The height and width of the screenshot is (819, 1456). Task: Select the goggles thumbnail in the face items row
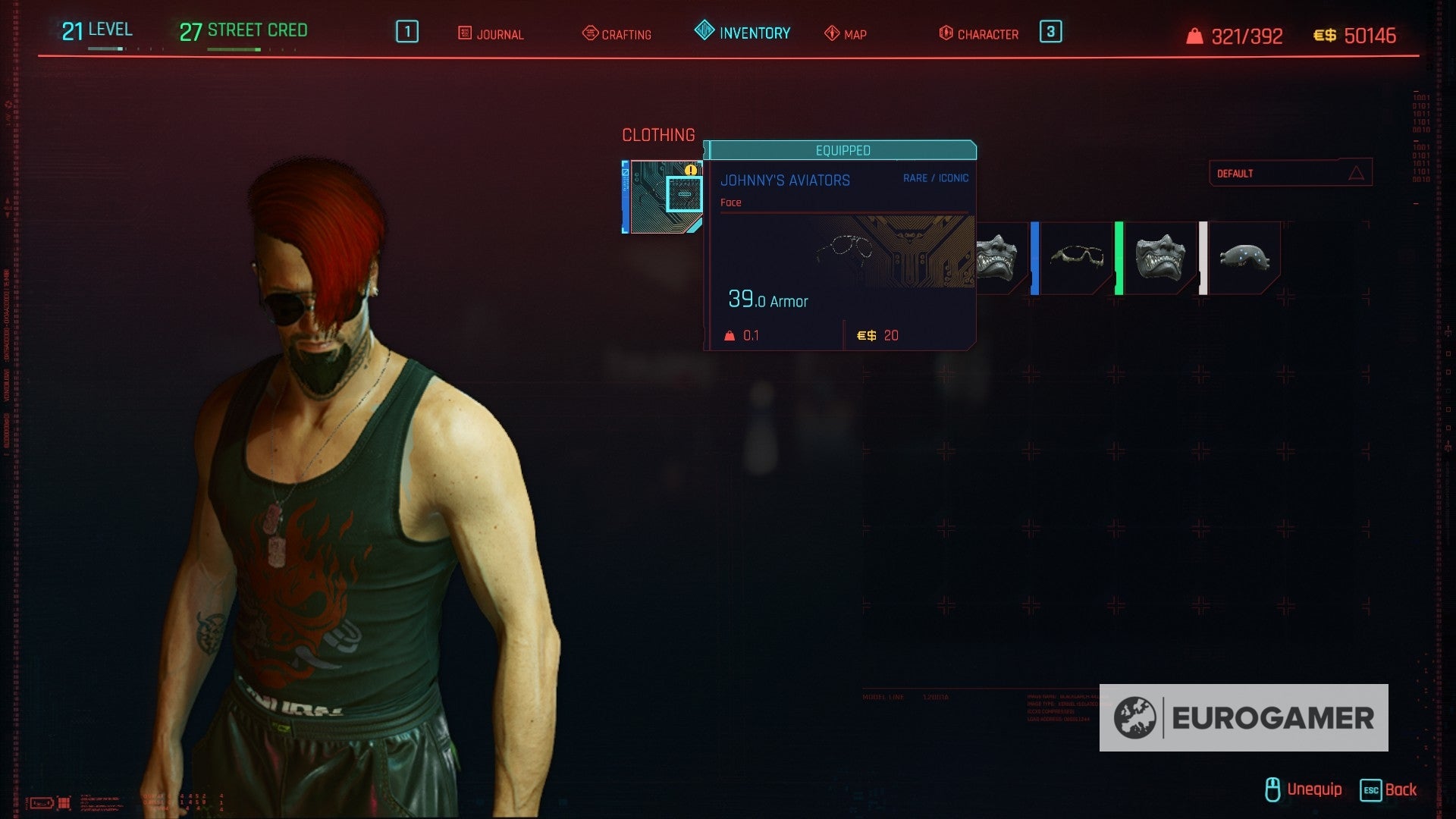(x=1246, y=258)
